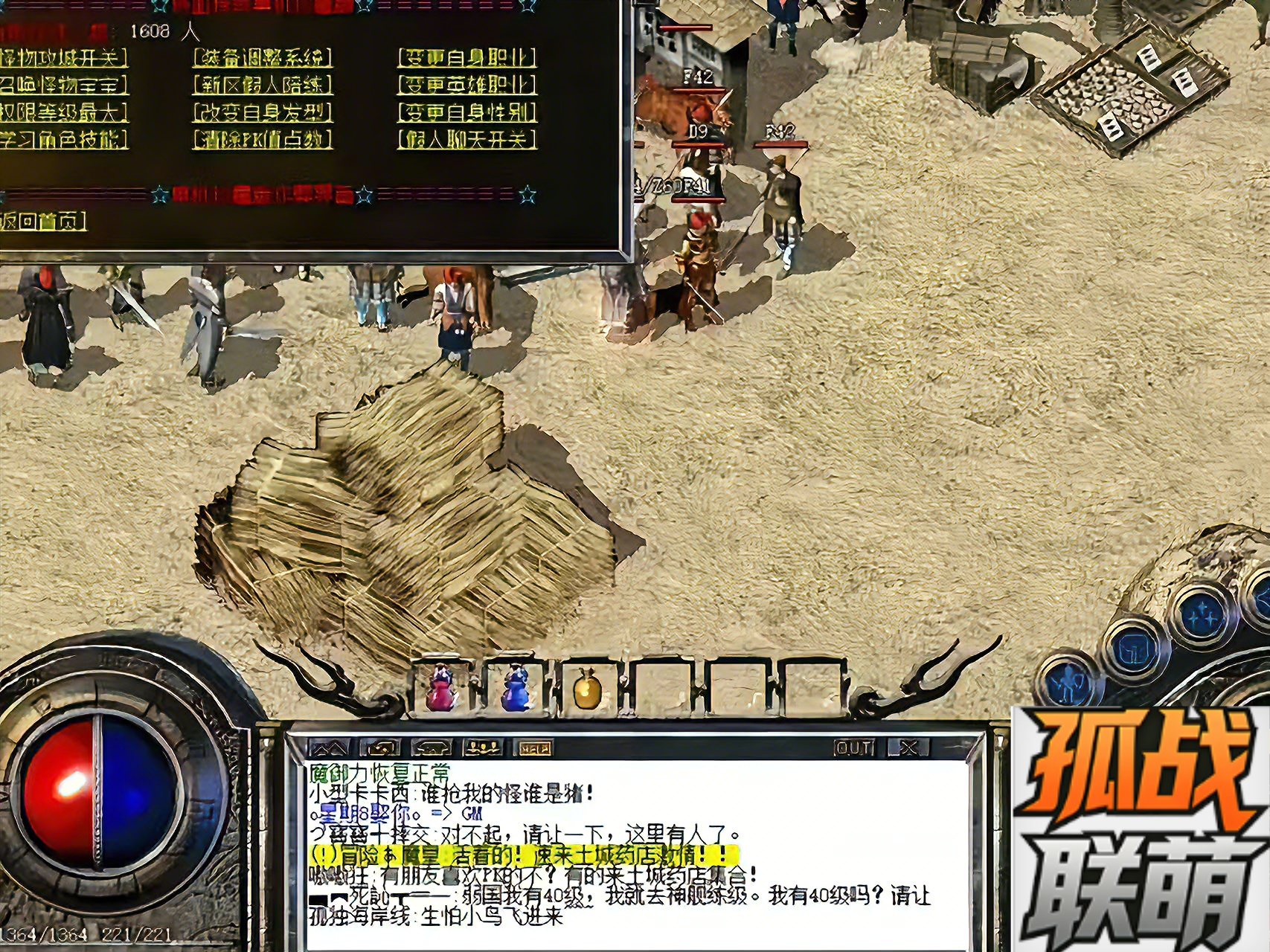Select the 变更自身职业 option
This screenshot has width=1270, height=952.
coord(466,57)
